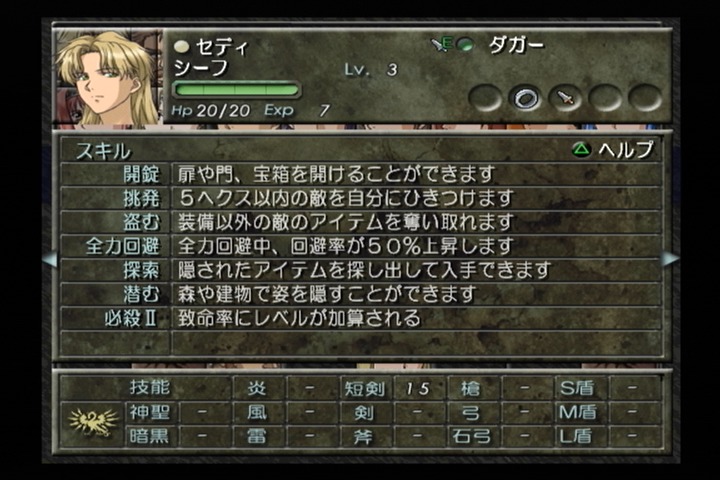Select the 開錠 (lockpick) skill row
This screenshot has width=720, height=480.
coord(360,174)
